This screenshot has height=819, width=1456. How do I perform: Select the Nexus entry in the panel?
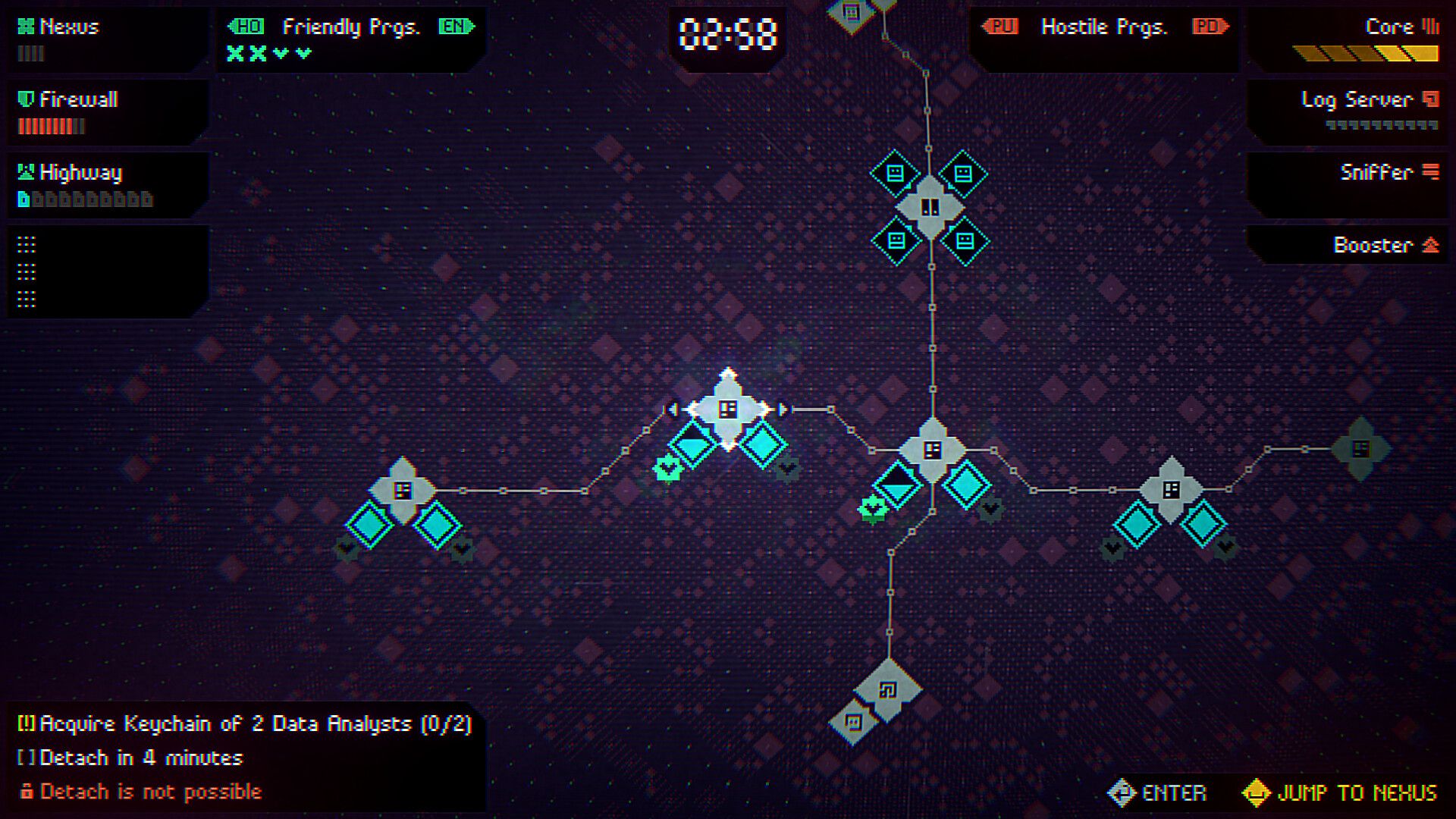coord(68,28)
